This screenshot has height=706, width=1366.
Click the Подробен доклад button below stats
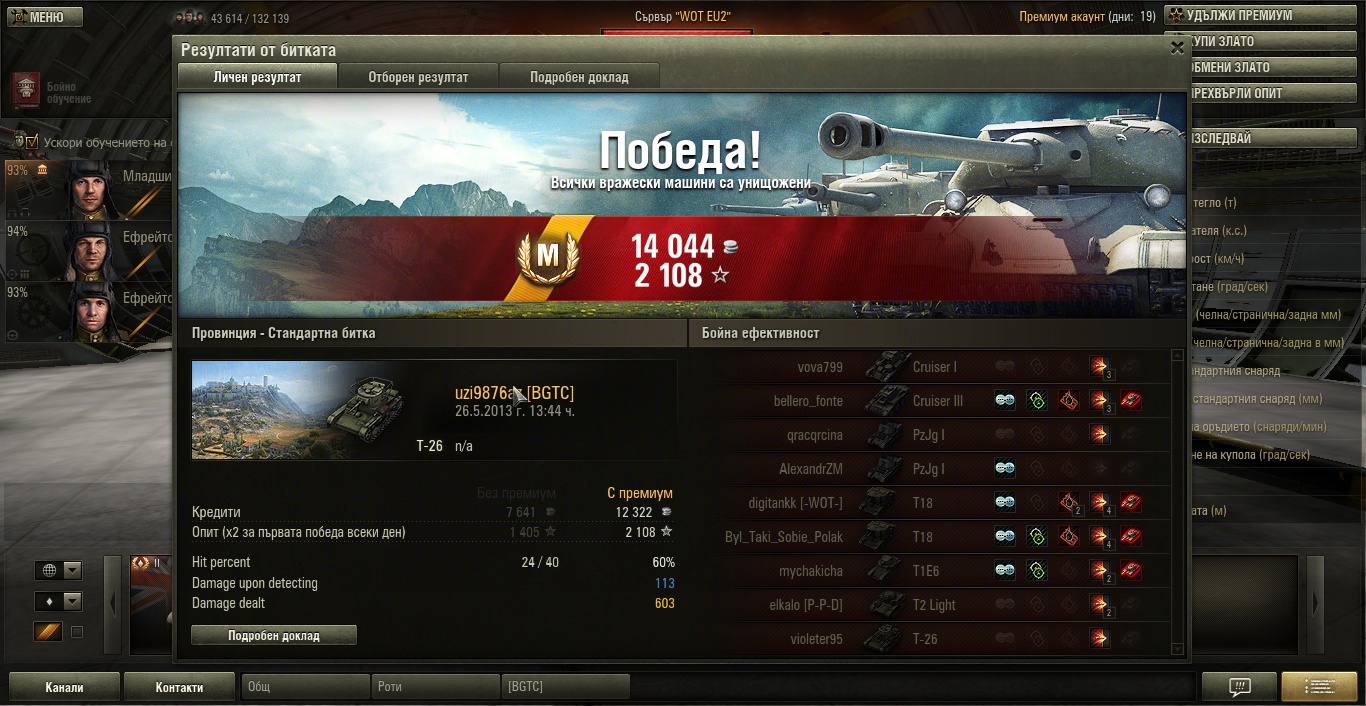pyautogui.click(x=273, y=635)
